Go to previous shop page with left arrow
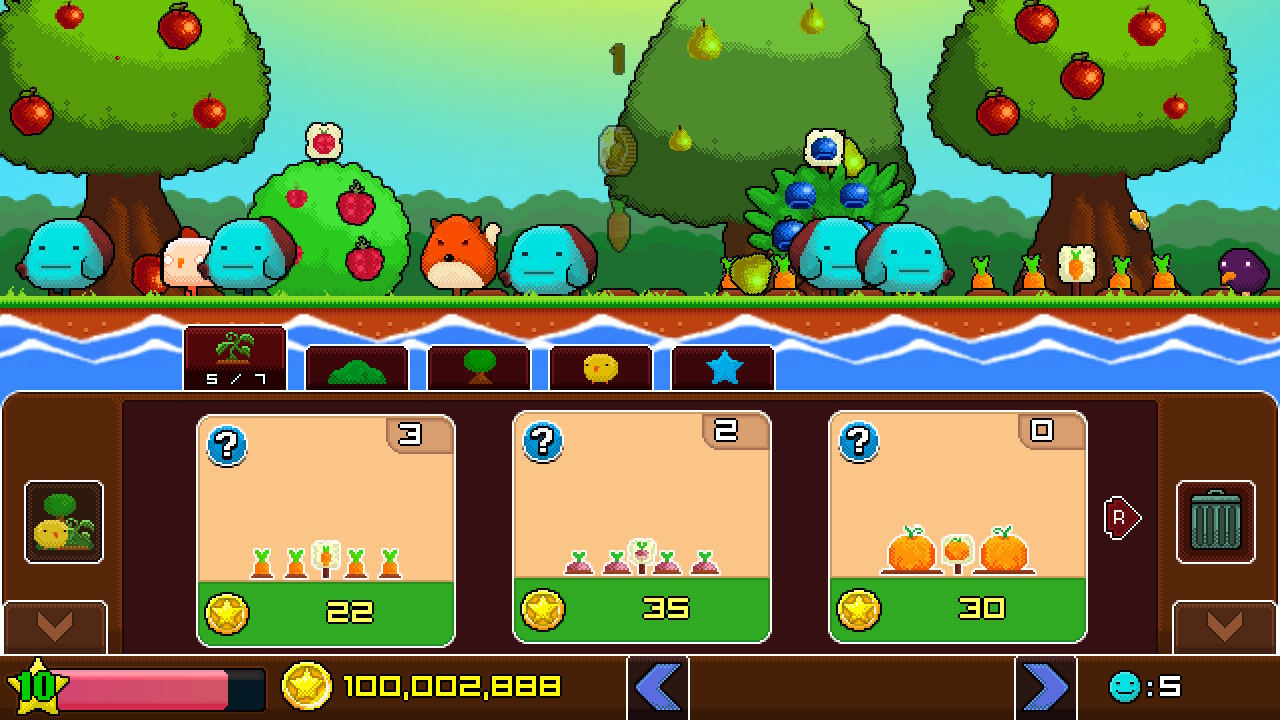This screenshot has width=1280, height=720. coord(658,688)
